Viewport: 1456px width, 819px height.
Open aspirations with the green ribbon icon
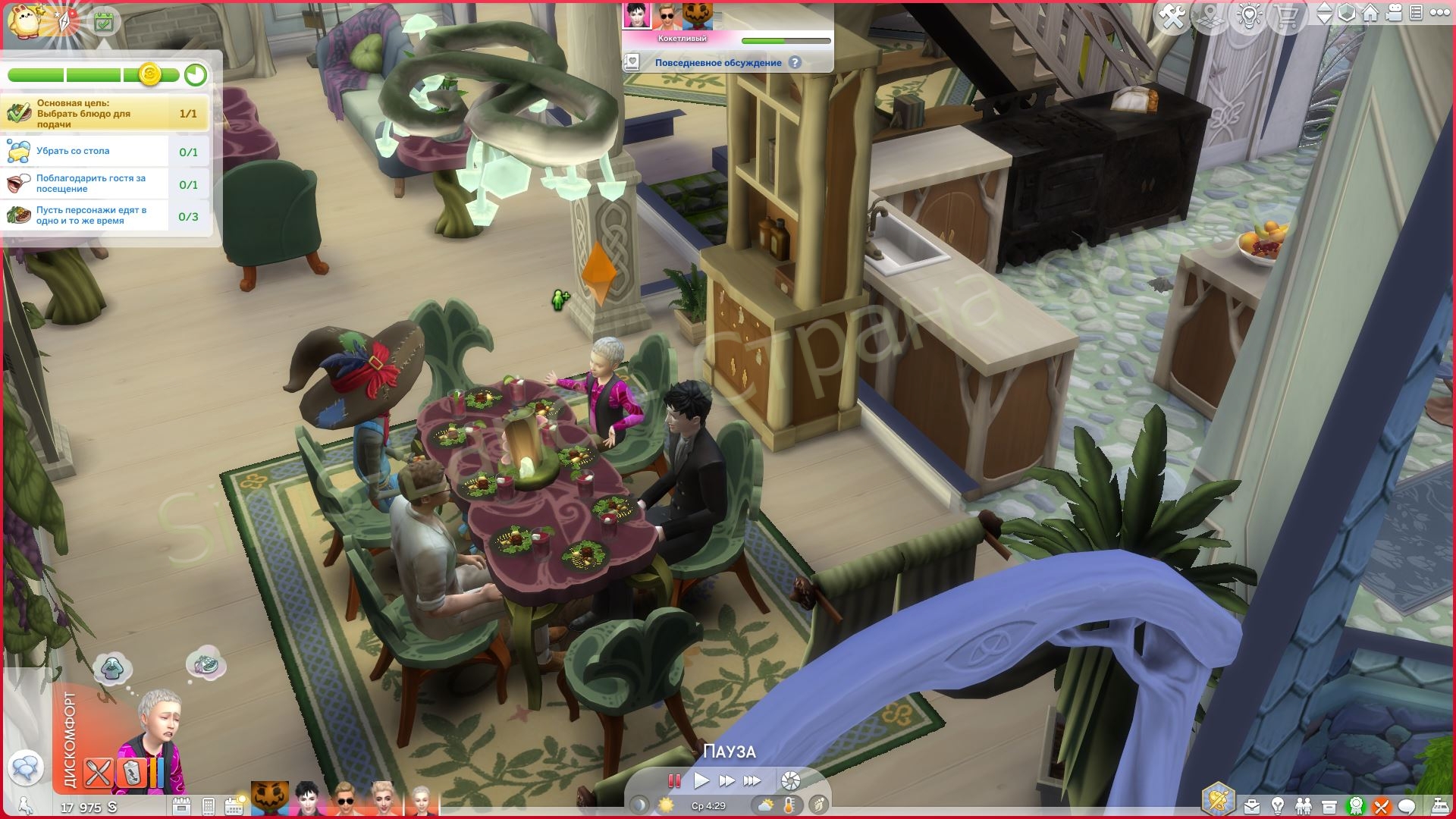coord(1356,805)
